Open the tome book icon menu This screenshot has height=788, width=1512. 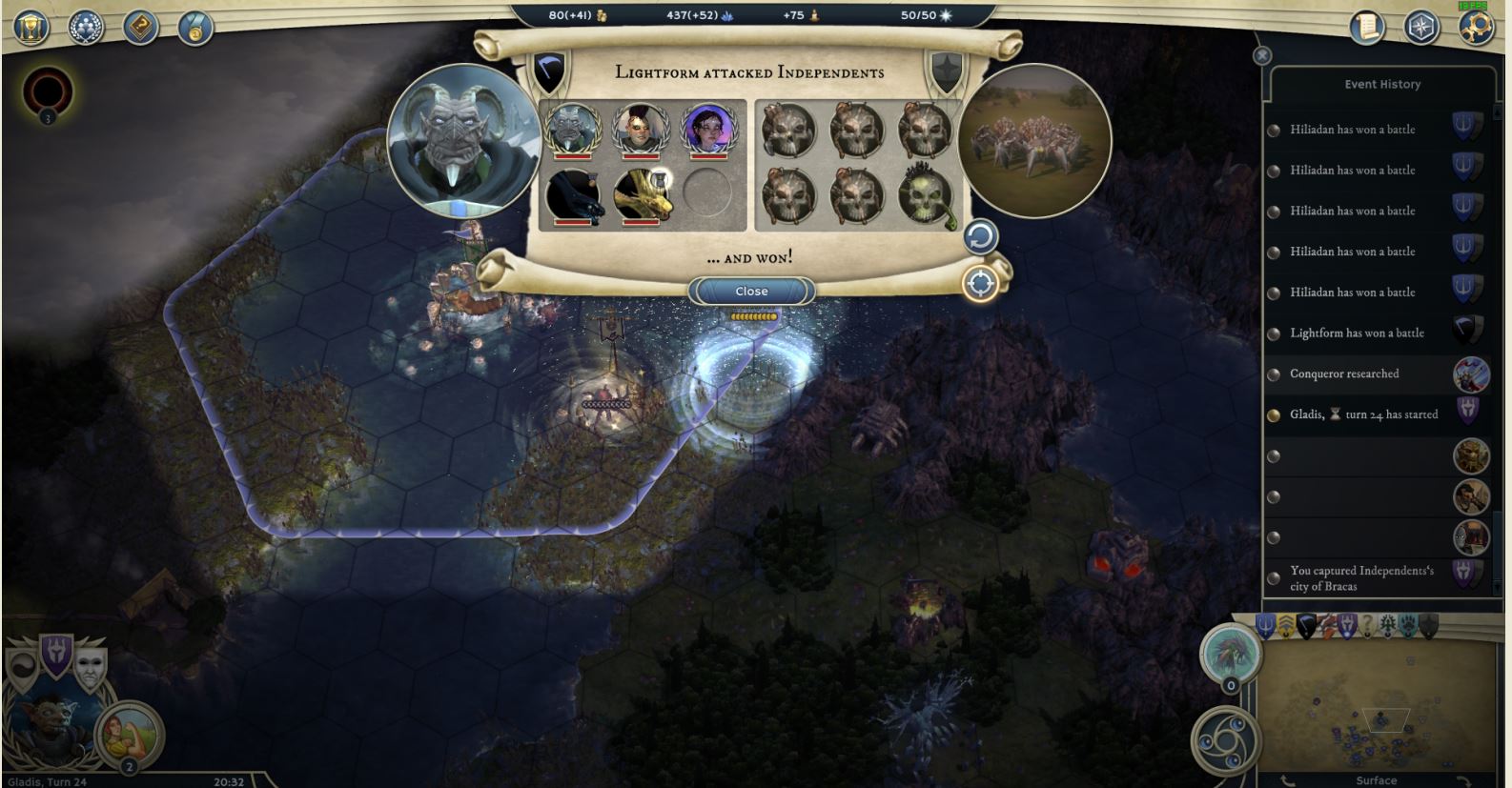point(140,28)
